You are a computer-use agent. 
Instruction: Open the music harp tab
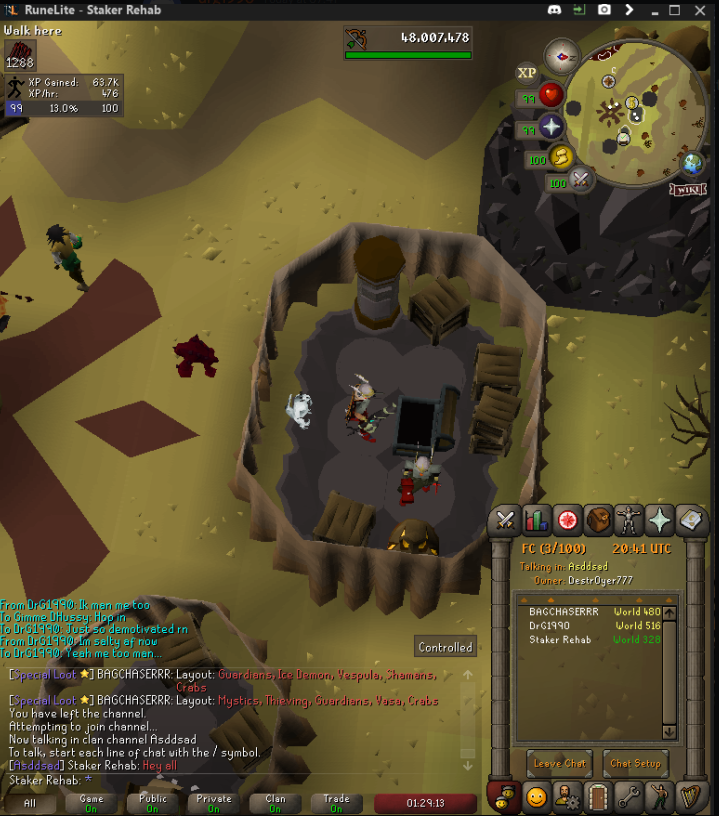click(x=691, y=797)
